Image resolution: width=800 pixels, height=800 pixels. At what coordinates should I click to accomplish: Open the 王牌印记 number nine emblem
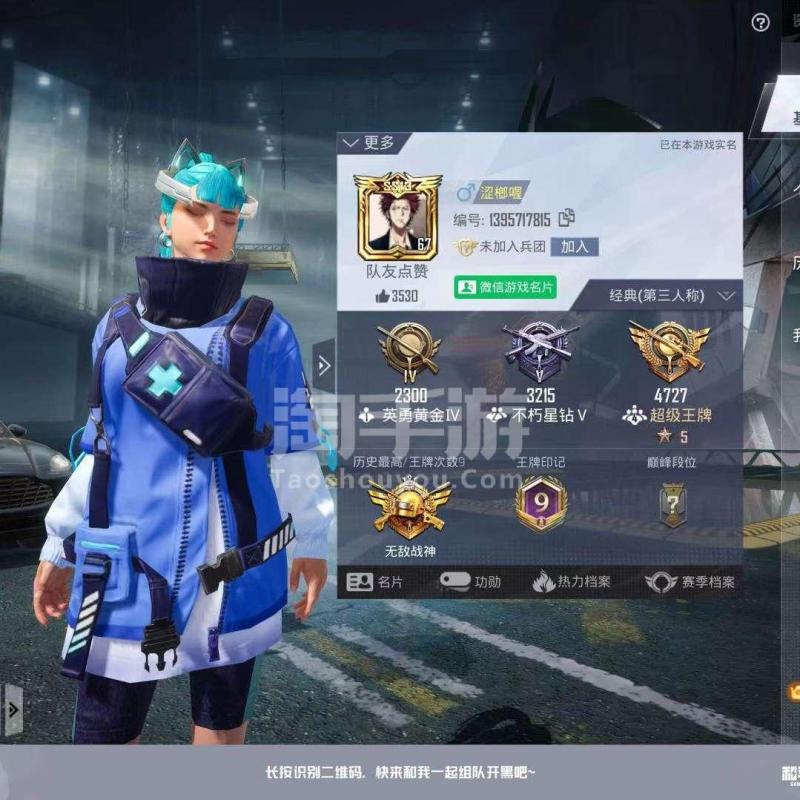541,503
